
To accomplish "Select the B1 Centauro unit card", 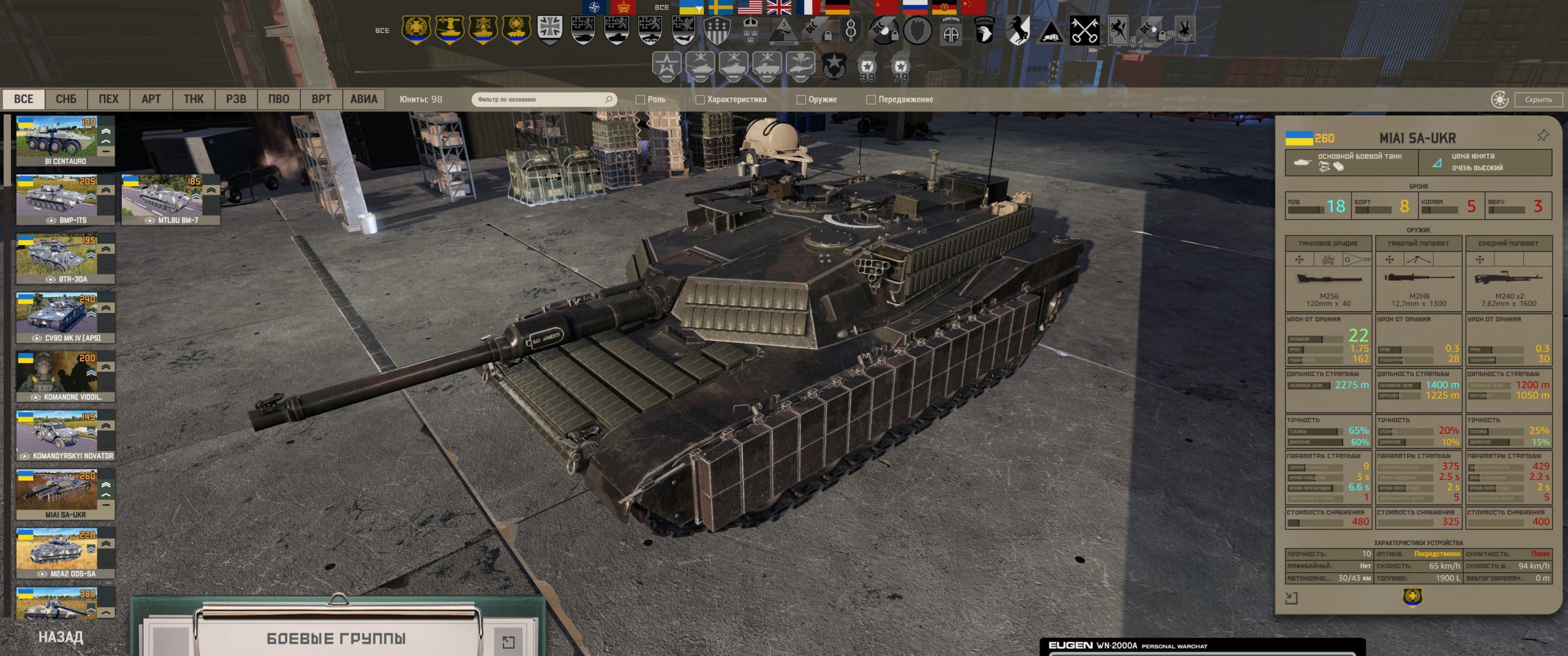I will click(x=65, y=141).
